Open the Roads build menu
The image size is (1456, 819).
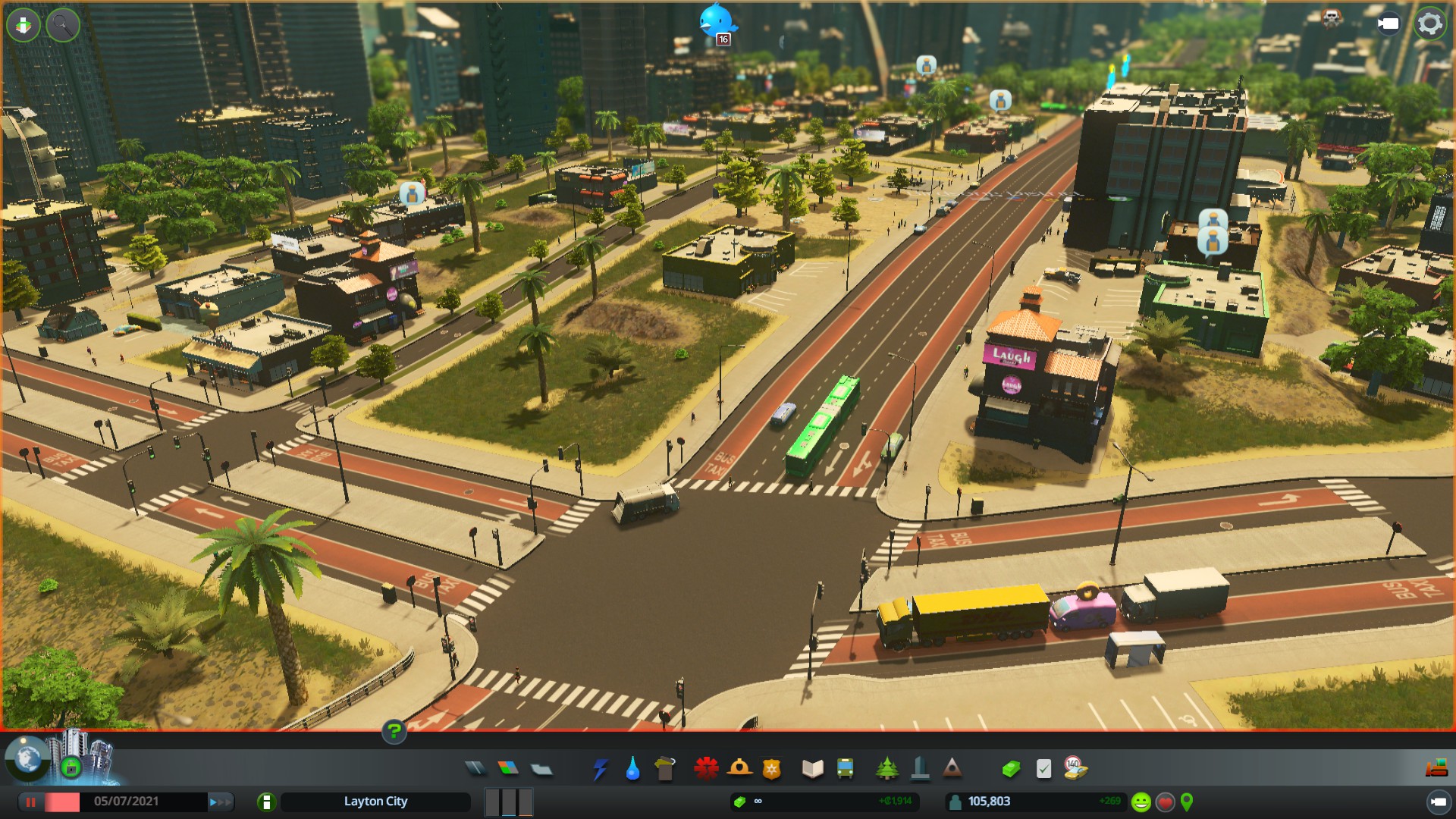(x=475, y=769)
